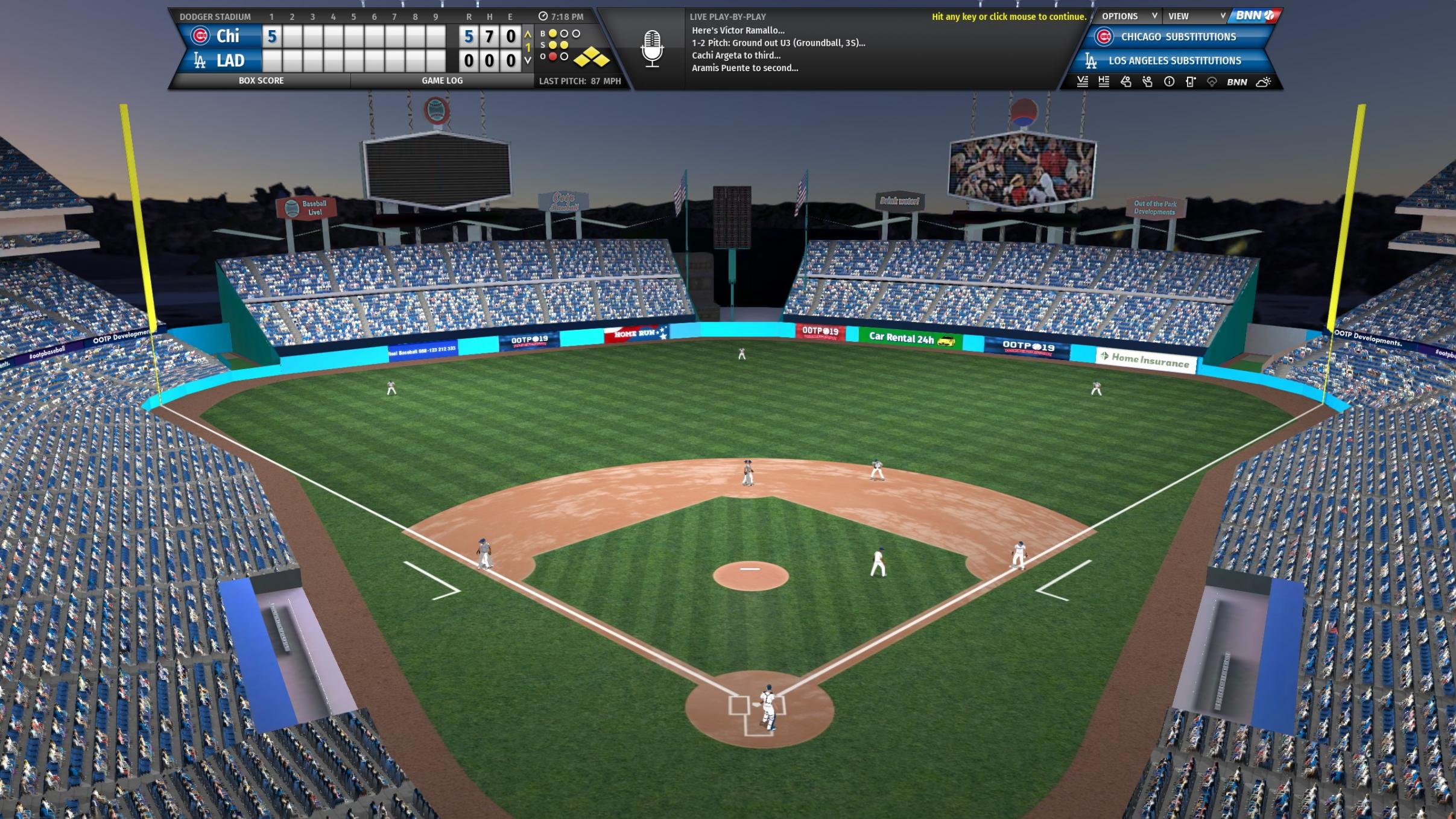Image resolution: width=1456 pixels, height=819 pixels.
Task: Click the door-shaped icon in toolbar
Action: click(x=1191, y=82)
